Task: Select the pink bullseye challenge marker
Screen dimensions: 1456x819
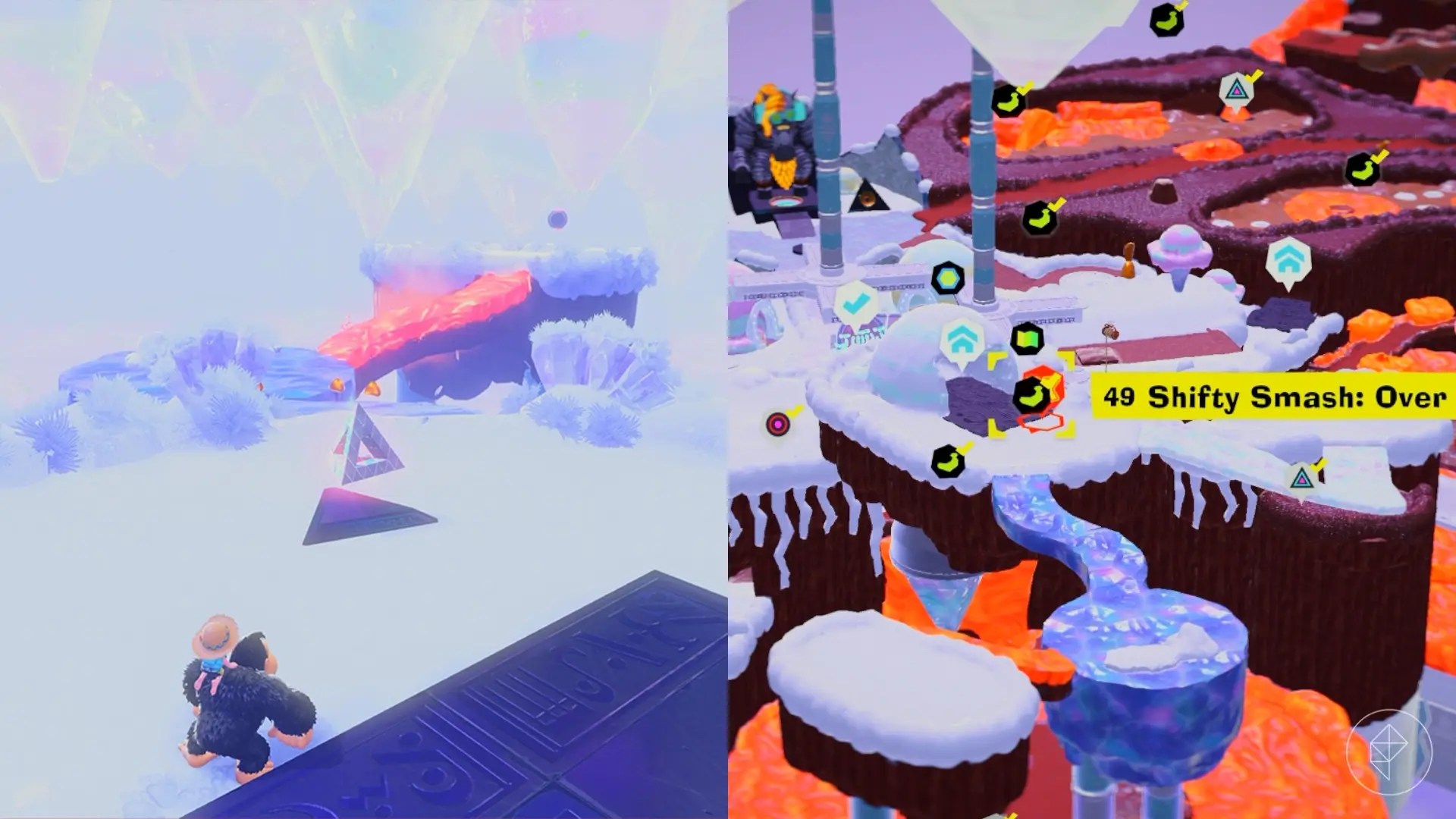Action: pyautogui.click(x=777, y=422)
